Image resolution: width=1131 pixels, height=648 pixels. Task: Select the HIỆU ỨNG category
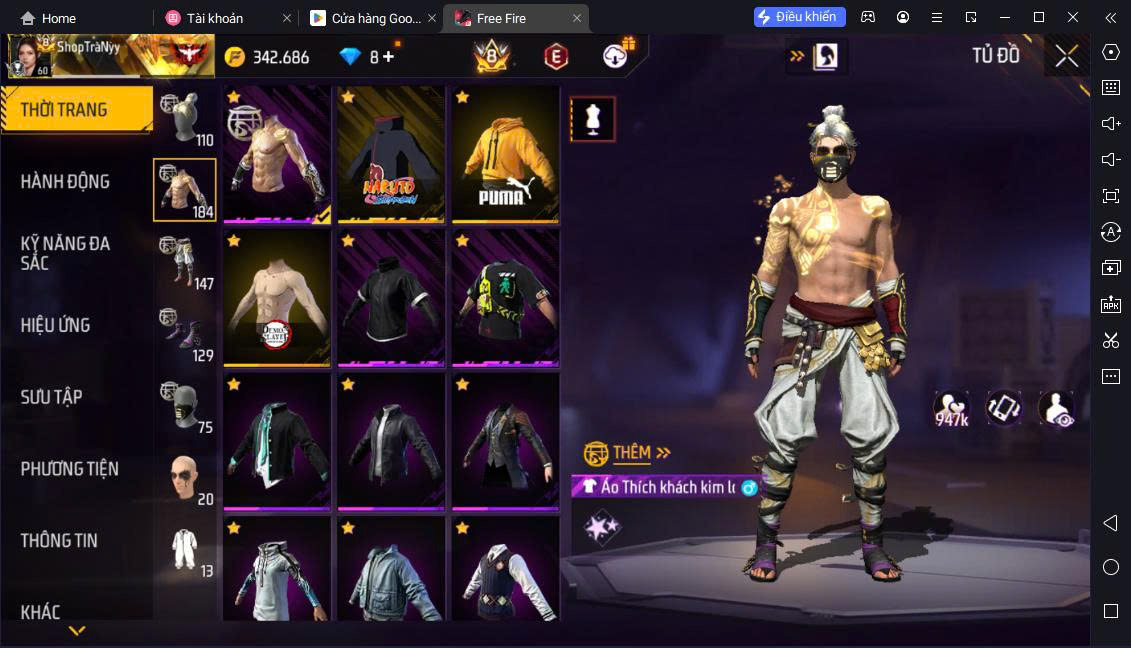tap(55, 325)
